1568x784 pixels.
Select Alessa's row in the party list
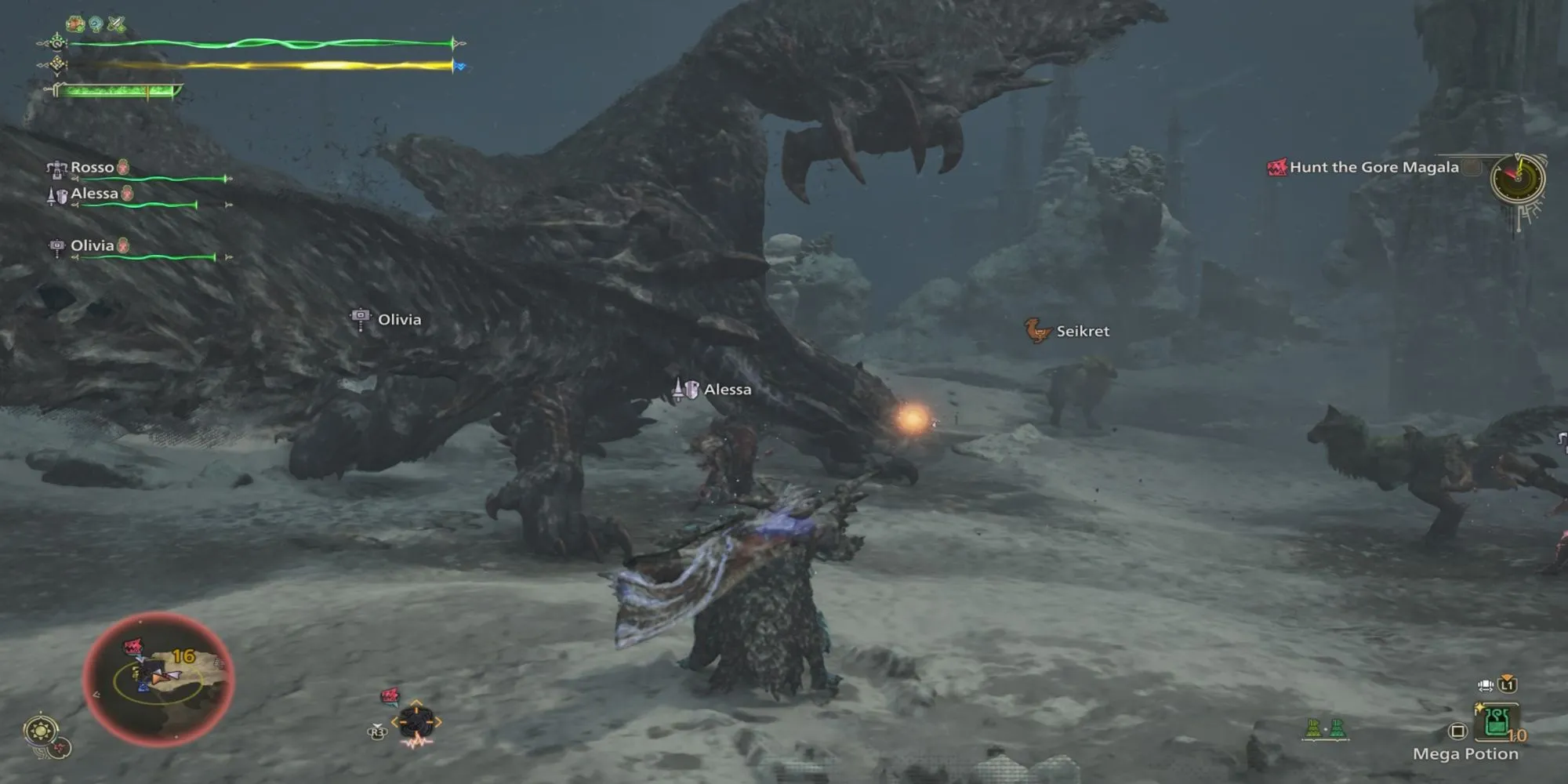point(94,194)
